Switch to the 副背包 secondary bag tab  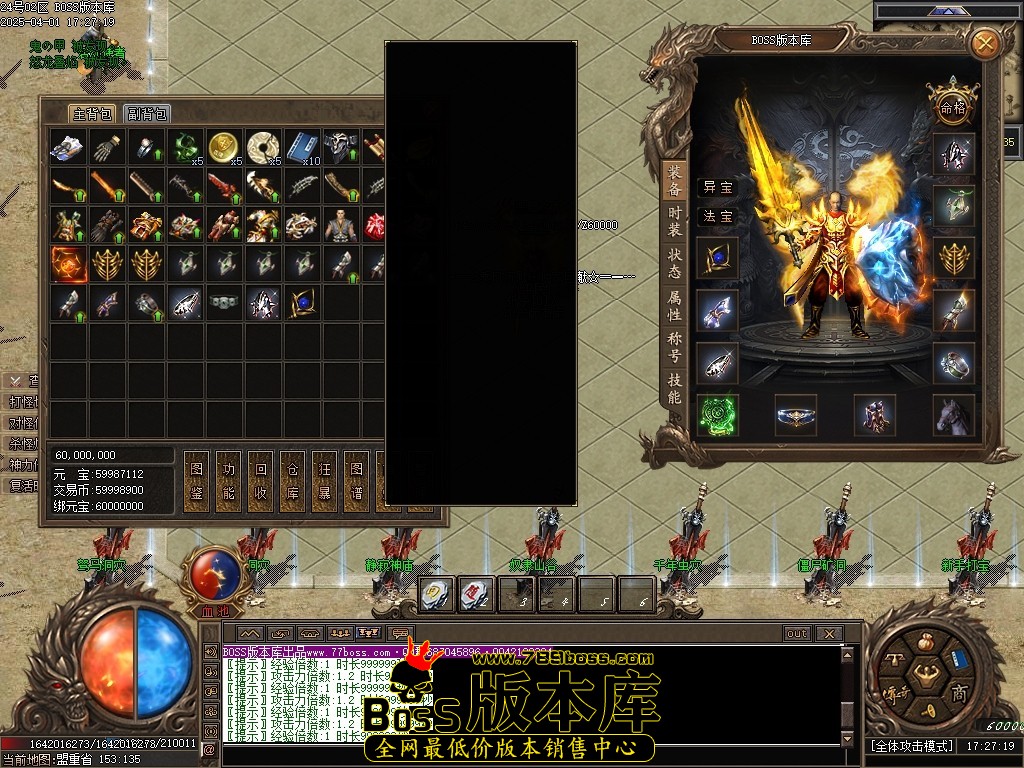[x=147, y=114]
